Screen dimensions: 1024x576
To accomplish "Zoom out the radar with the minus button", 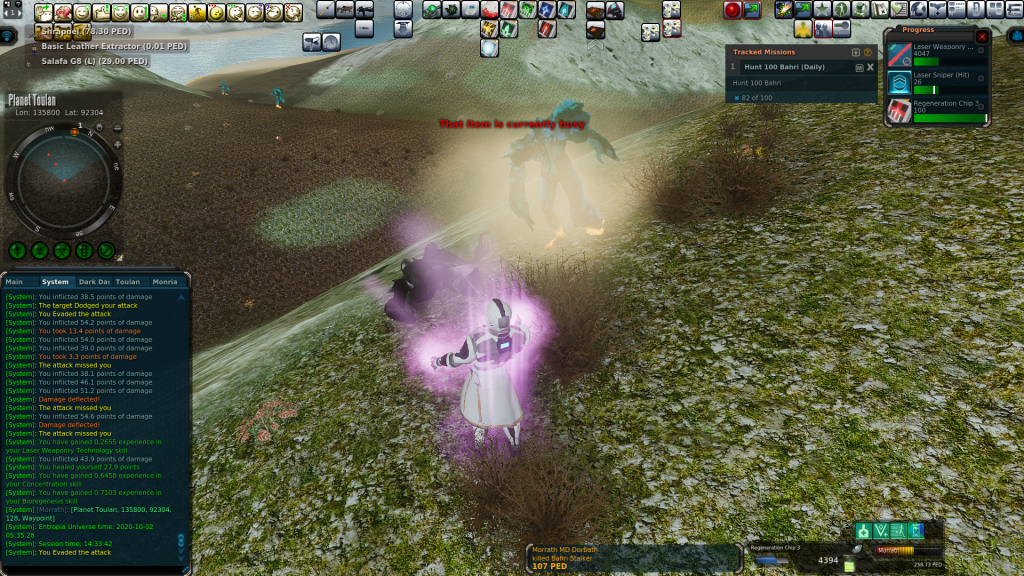I will 117,128.
